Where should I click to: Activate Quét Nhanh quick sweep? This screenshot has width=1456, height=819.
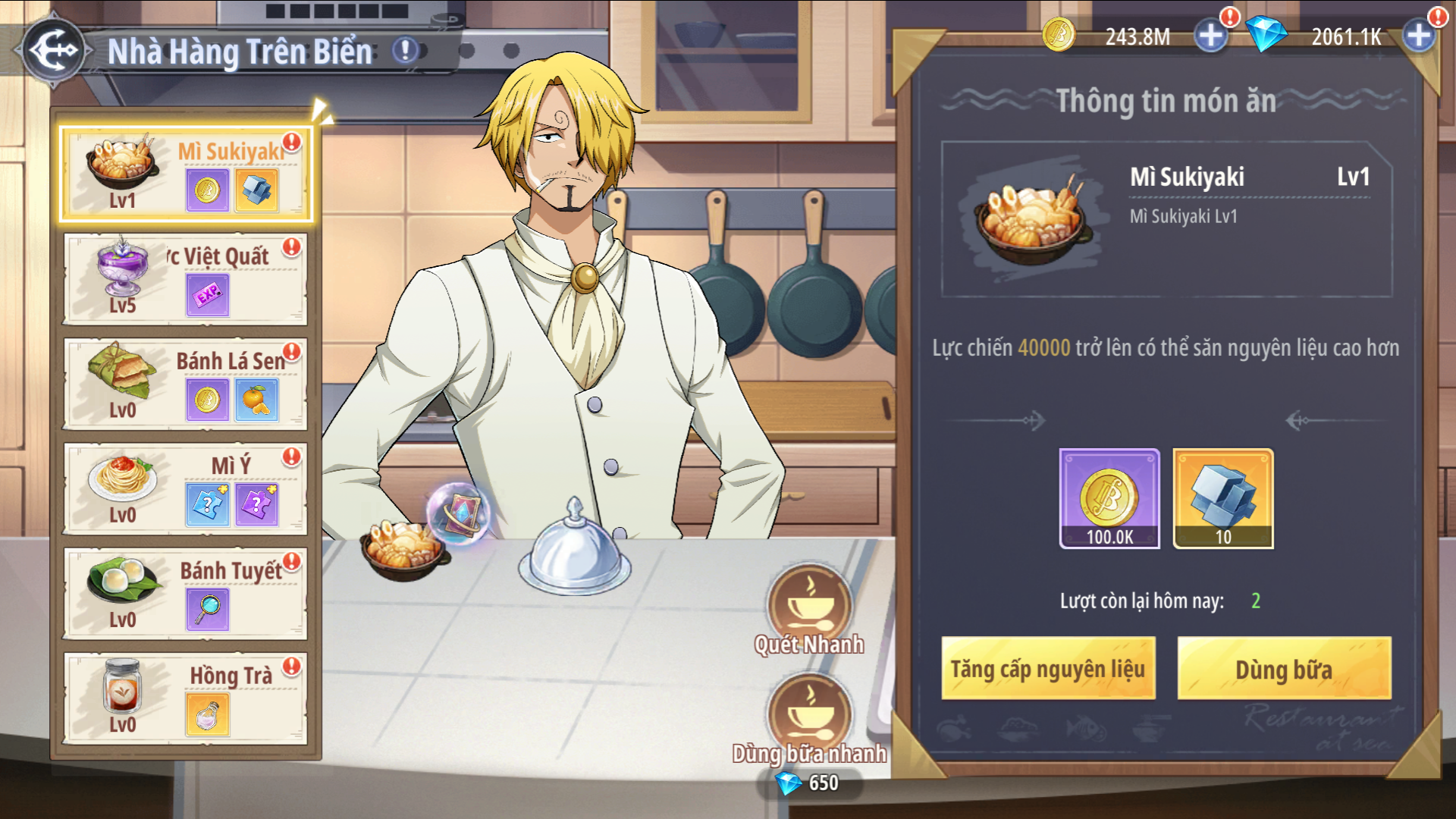[x=809, y=607]
